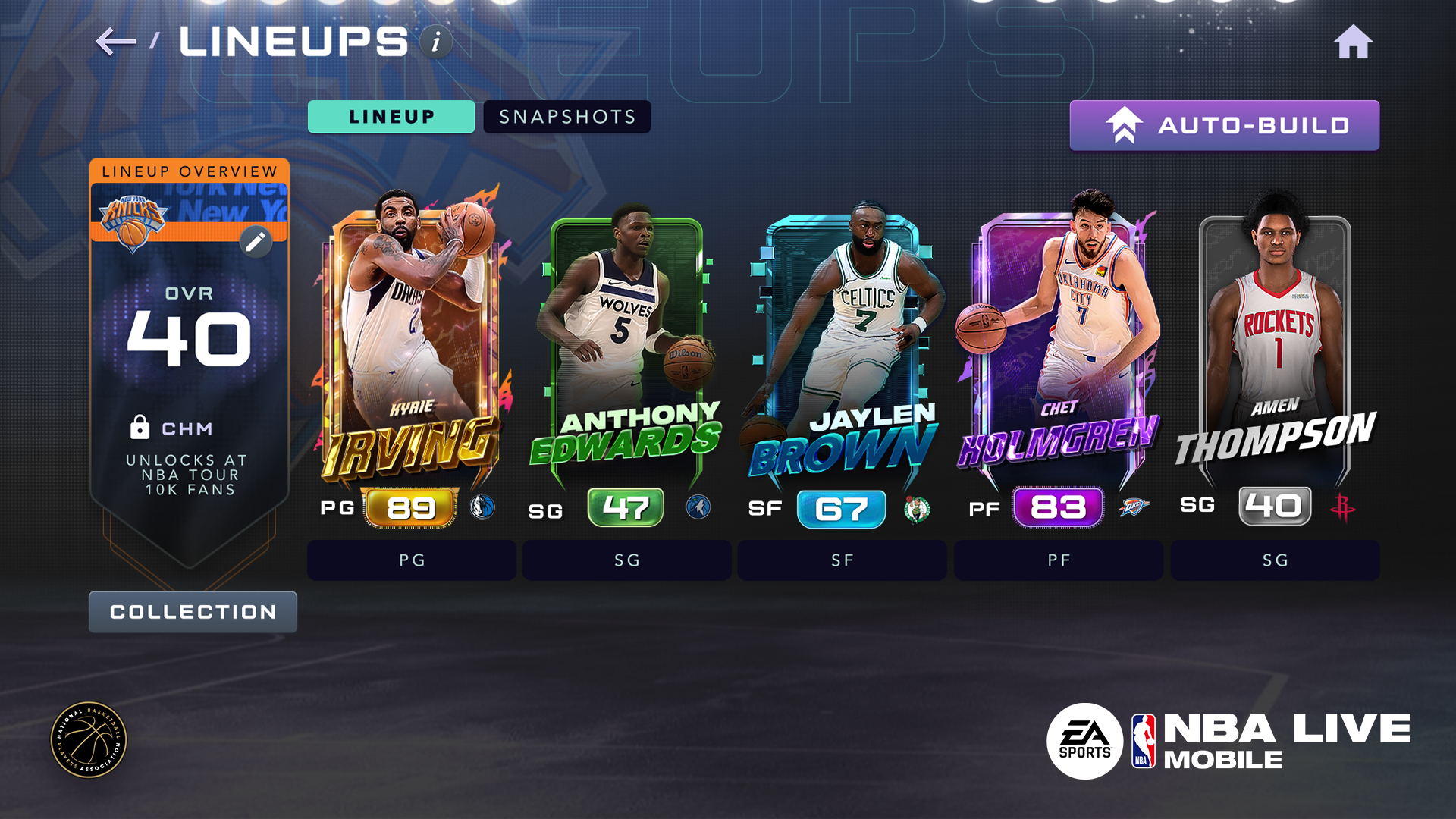Switch to the Snapshots tab

566,117
